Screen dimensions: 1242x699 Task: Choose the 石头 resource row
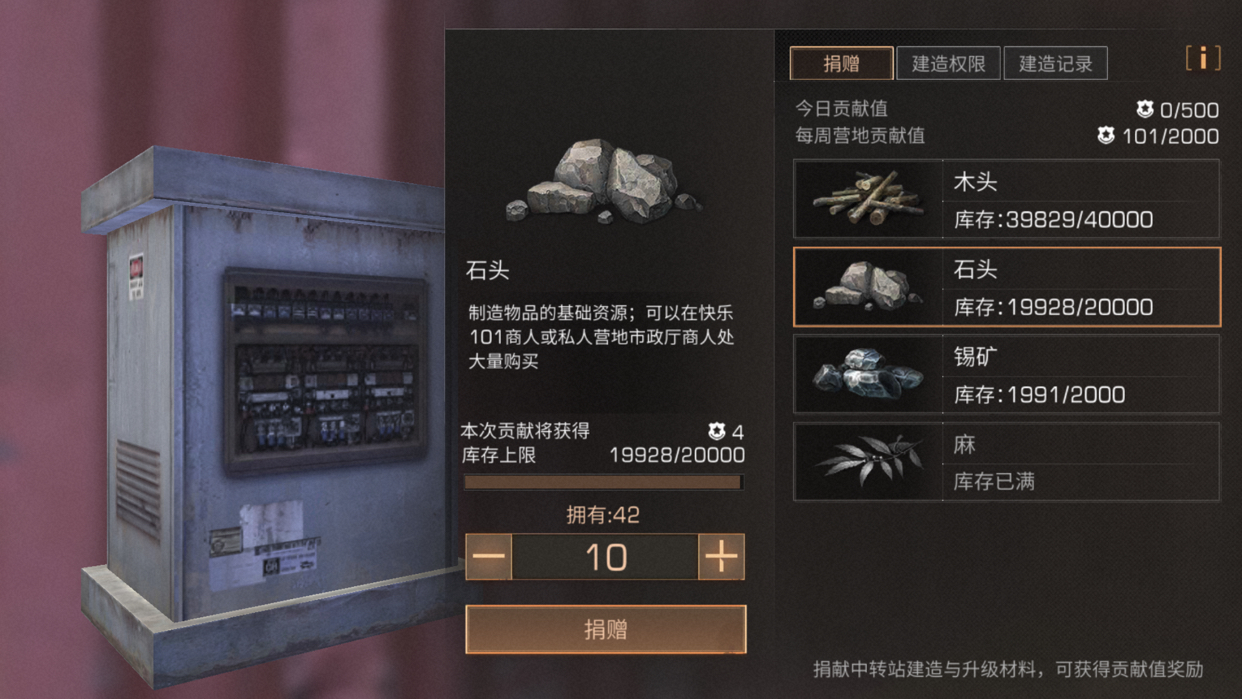(x=1006, y=287)
